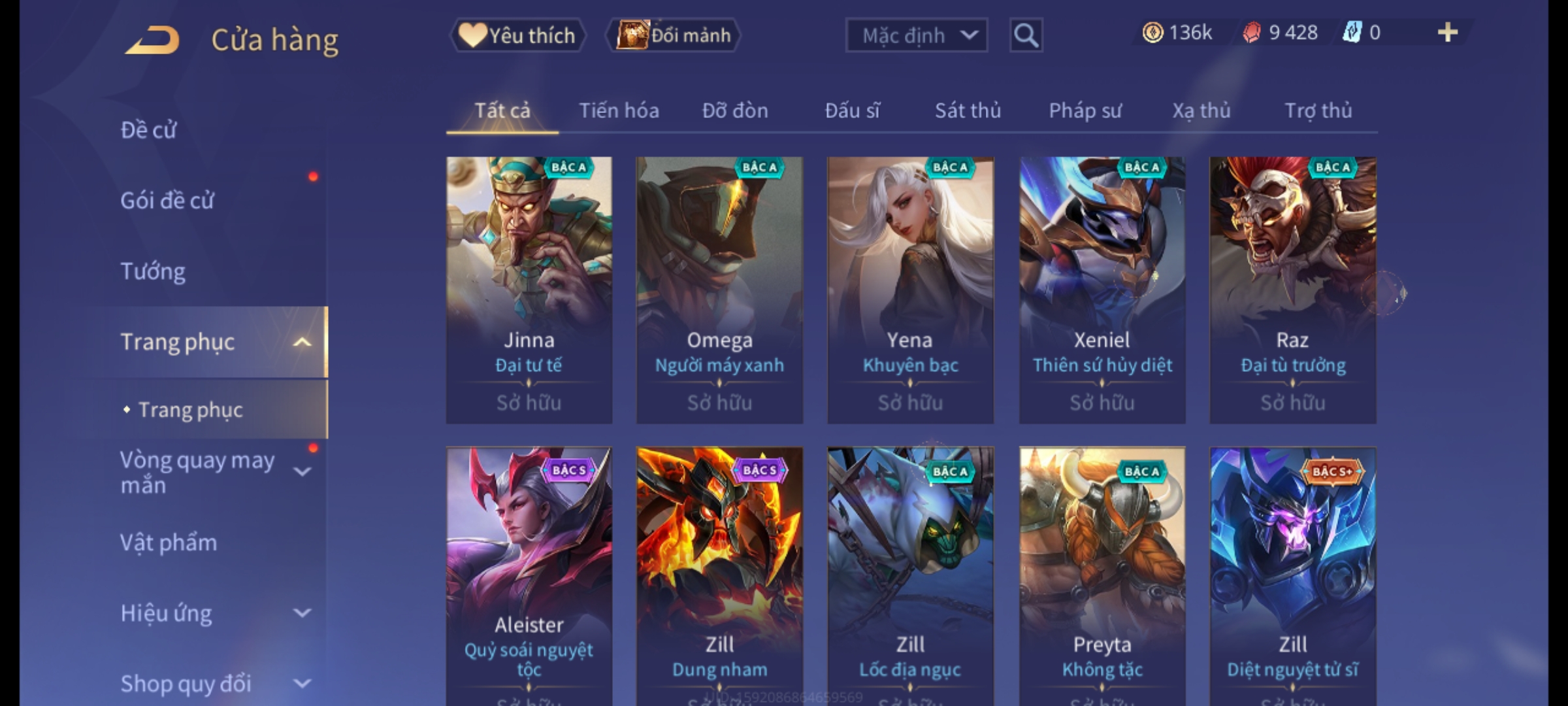Go back using the return arrow
1568x706 pixels.
tap(153, 40)
